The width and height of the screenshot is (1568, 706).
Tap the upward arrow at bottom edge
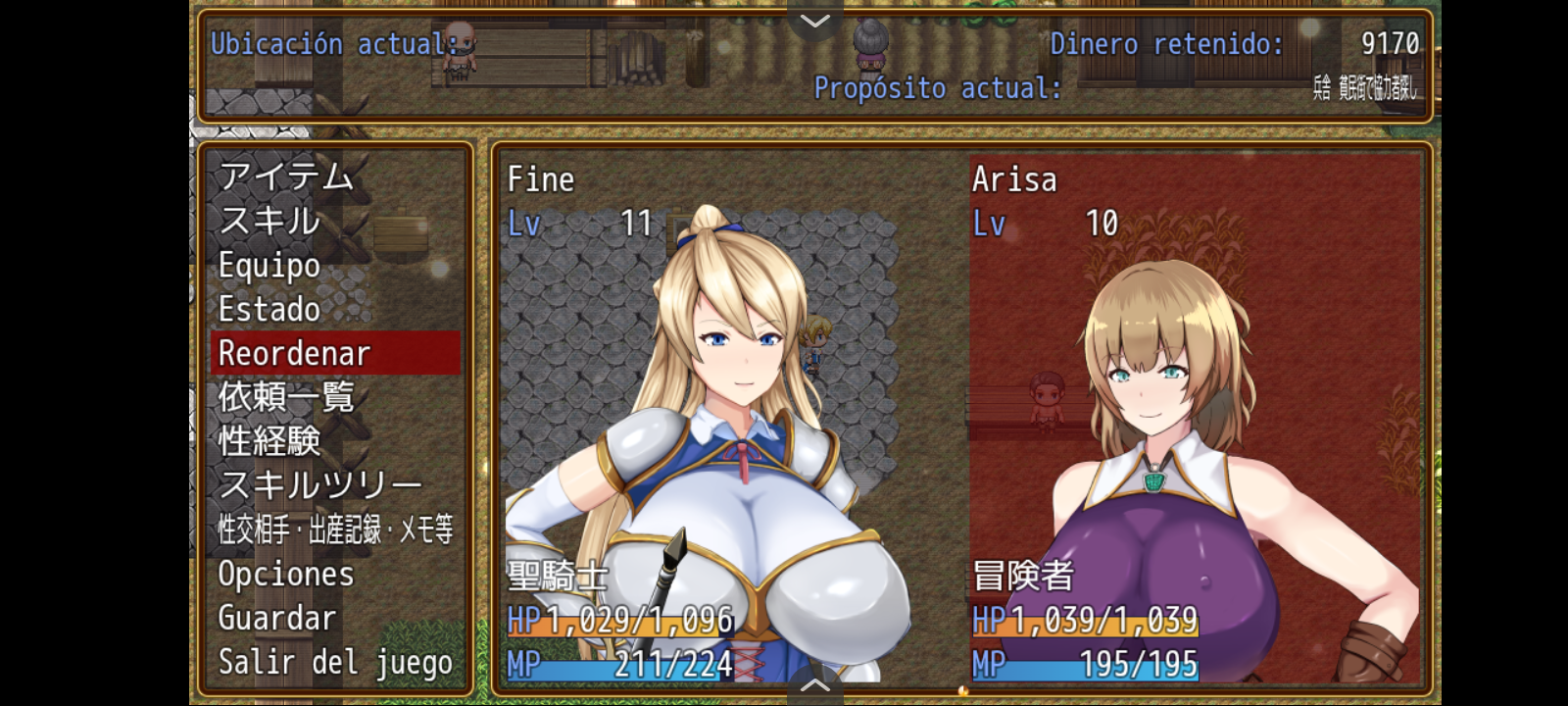pyautogui.click(x=815, y=686)
